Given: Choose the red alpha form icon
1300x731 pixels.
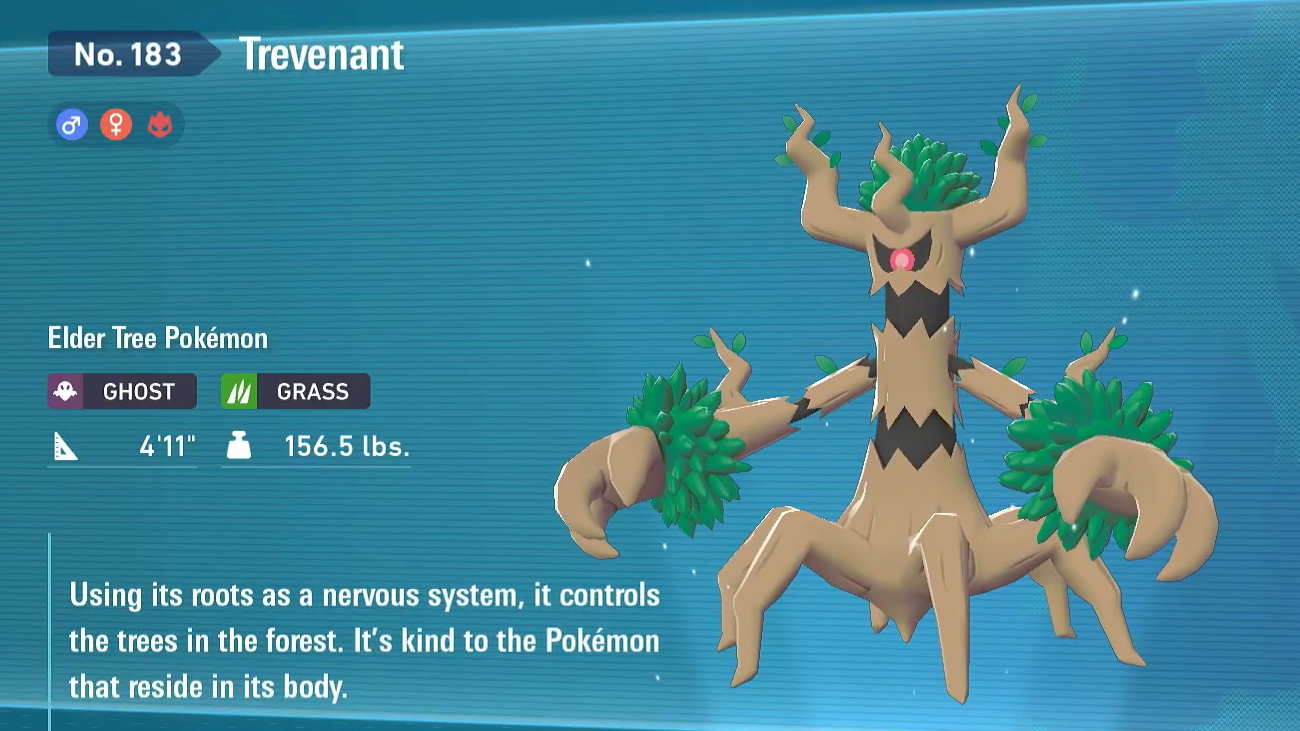Looking at the screenshot, I should (160, 125).
